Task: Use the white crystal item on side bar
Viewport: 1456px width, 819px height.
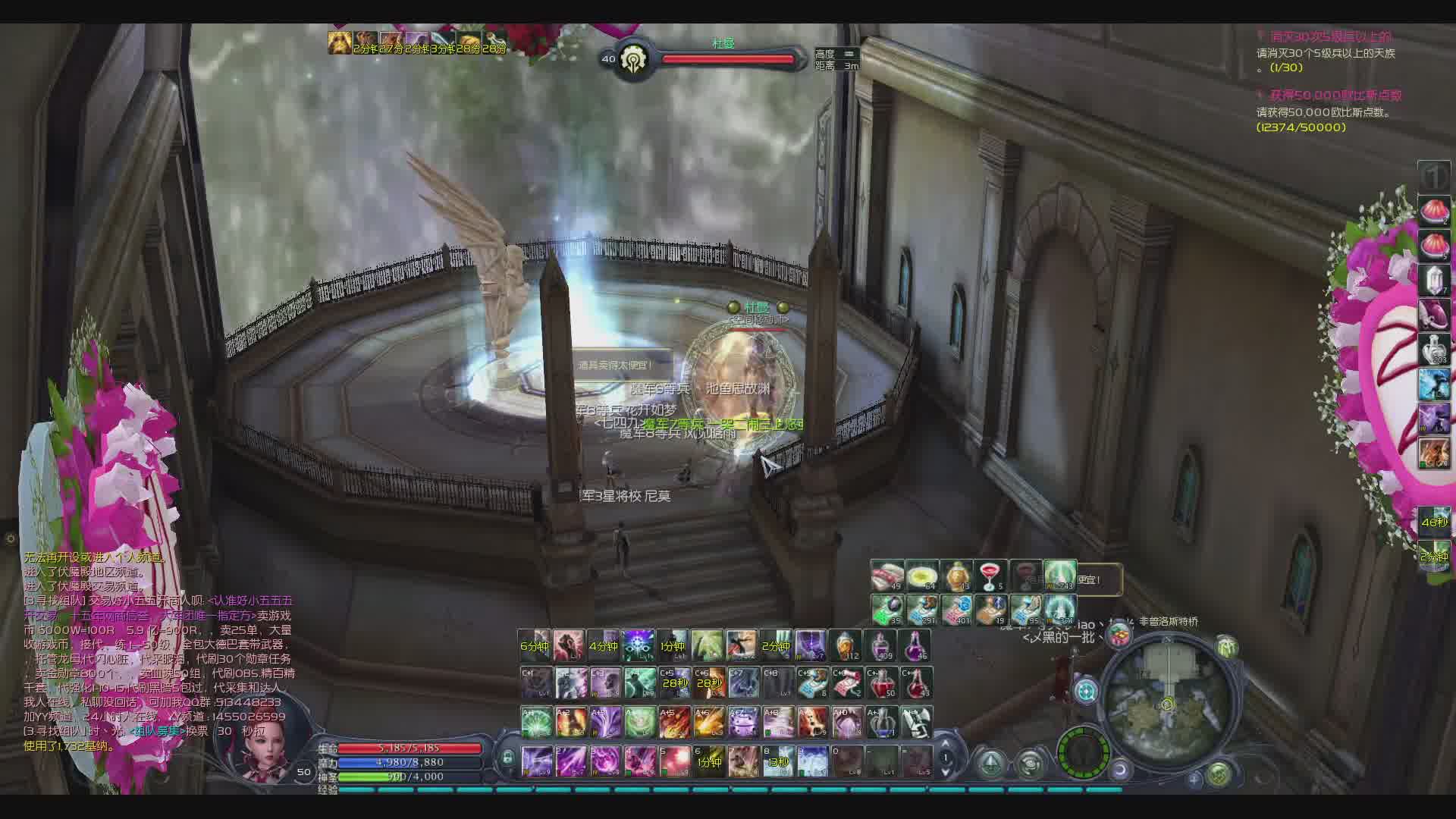Action: (1433, 280)
